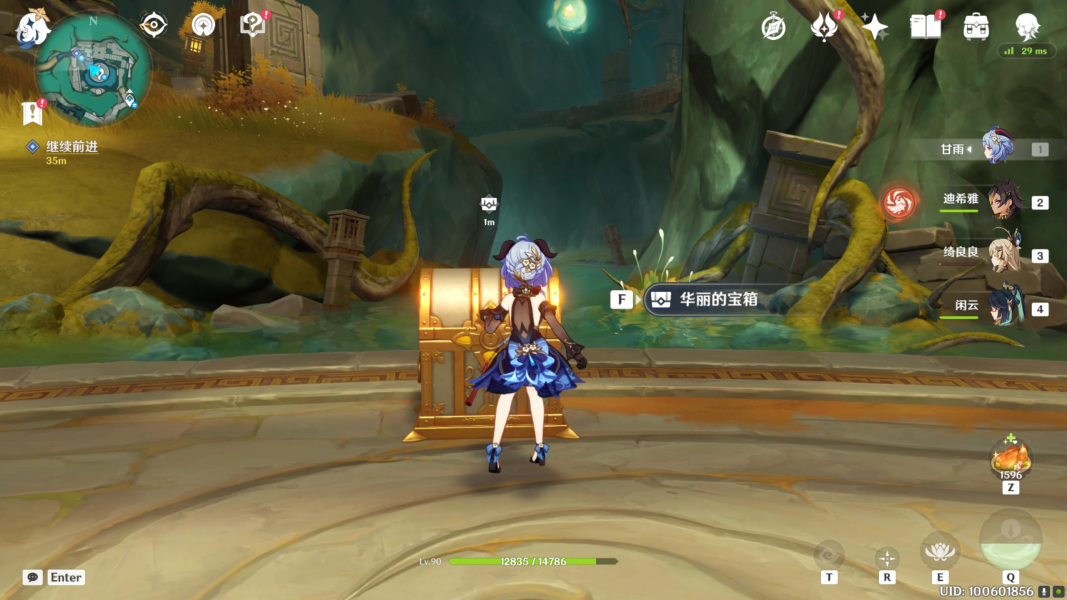Screen dimensions: 1067x600
Task: Open the adventurer handbook book icon
Action: (925, 27)
